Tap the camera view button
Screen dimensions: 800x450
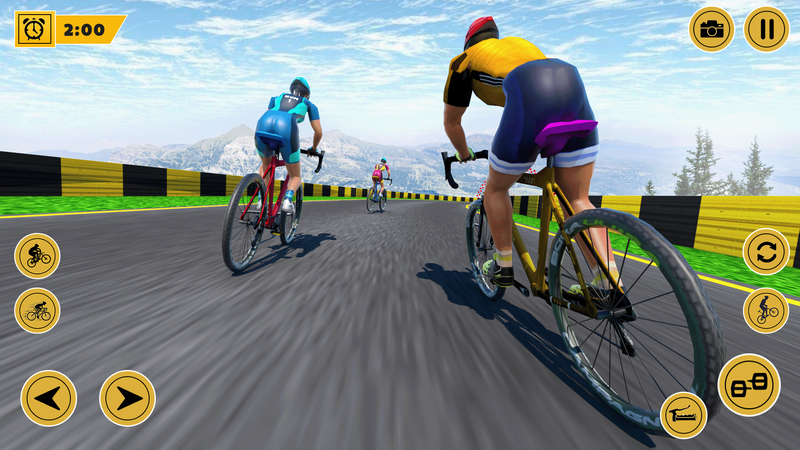point(711,29)
